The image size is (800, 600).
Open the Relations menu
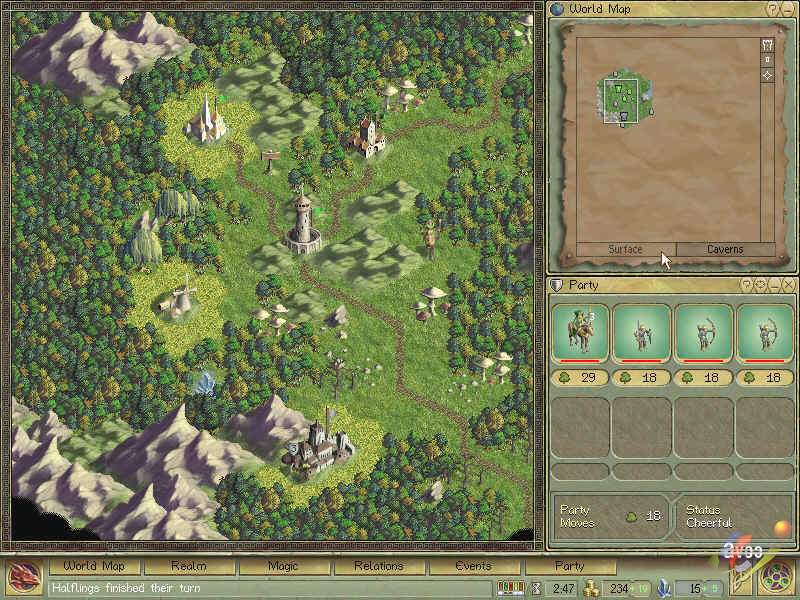377,566
